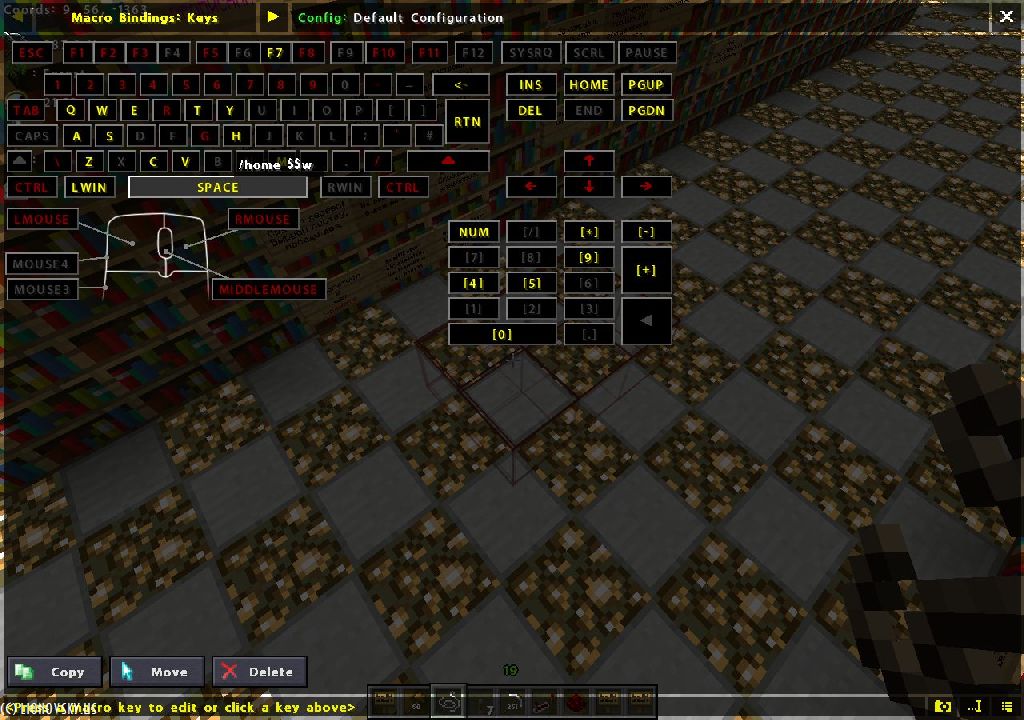Activate the Copy button
The width and height of the screenshot is (1024, 720).
click(x=55, y=671)
